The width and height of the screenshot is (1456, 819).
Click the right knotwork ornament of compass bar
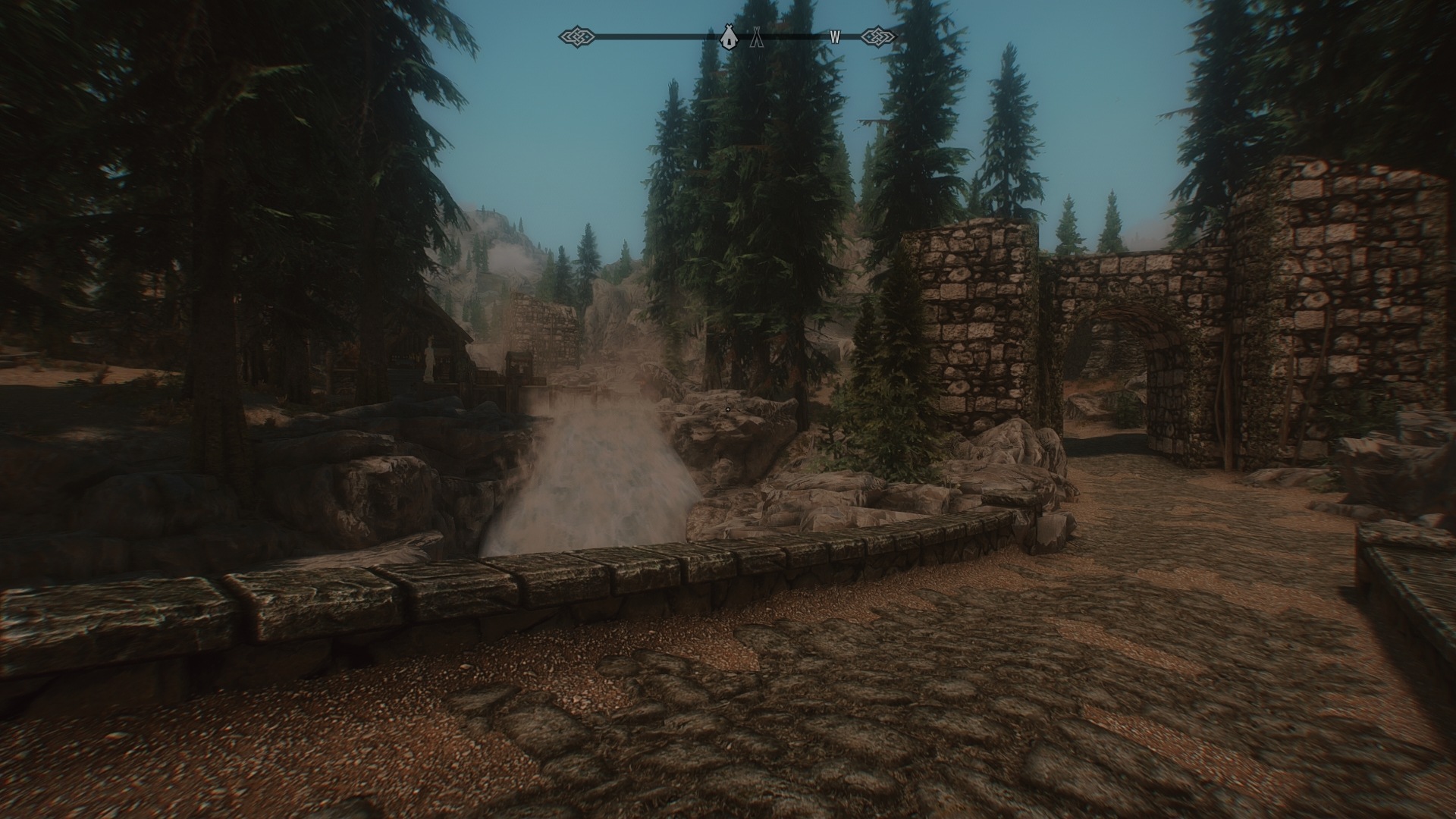tap(878, 35)
